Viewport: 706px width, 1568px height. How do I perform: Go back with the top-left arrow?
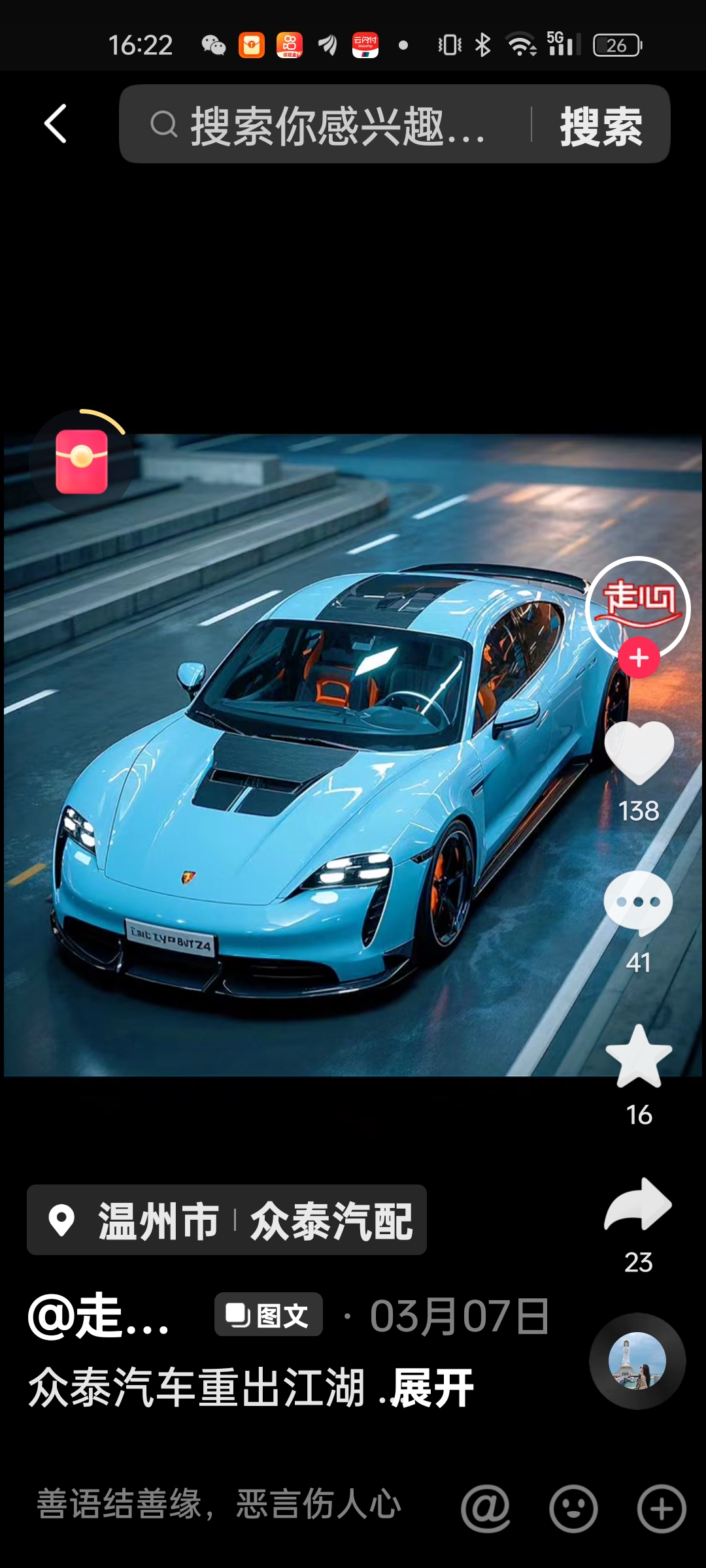(56, 123)
